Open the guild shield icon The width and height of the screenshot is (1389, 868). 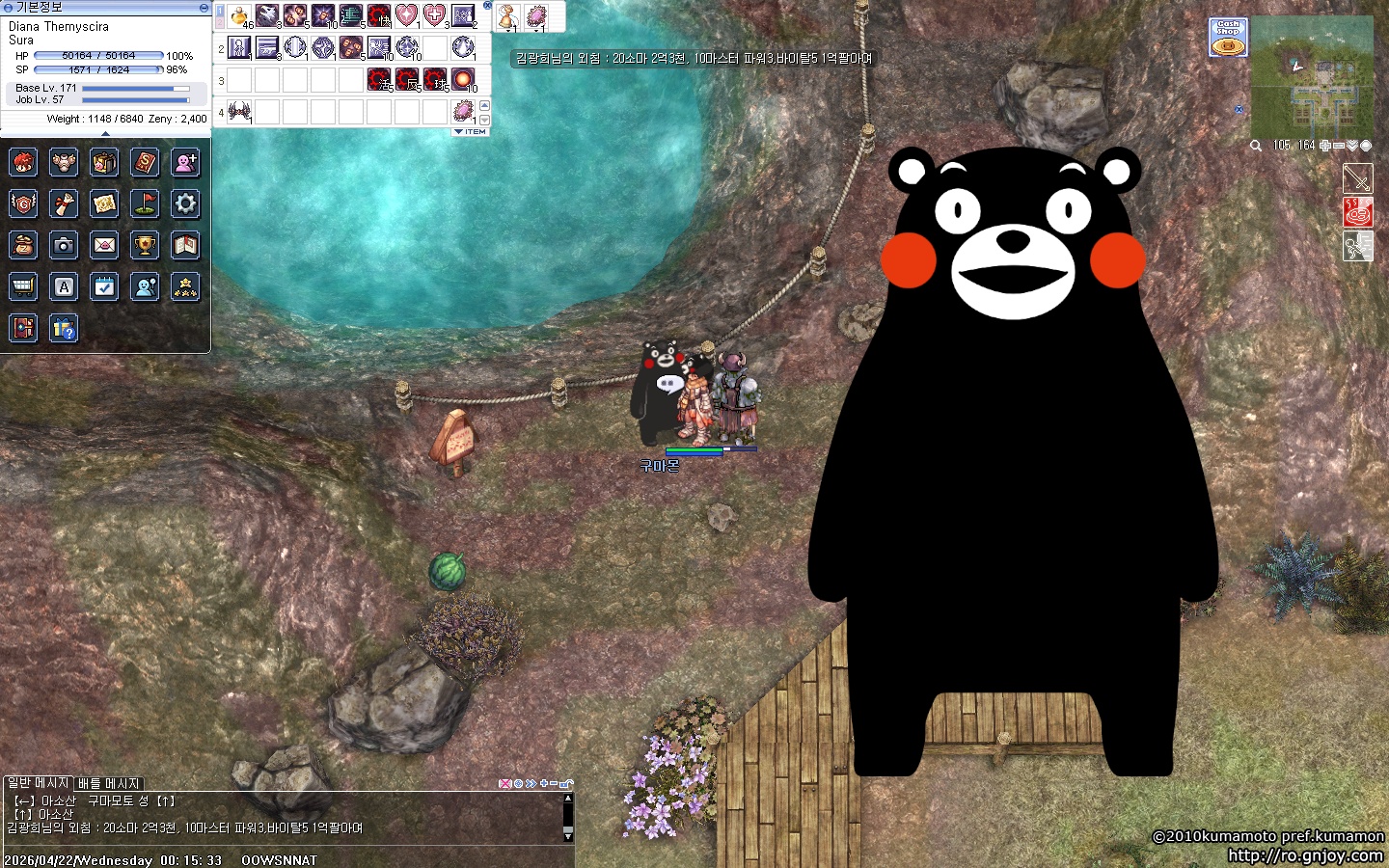click(x=23, y=203)
